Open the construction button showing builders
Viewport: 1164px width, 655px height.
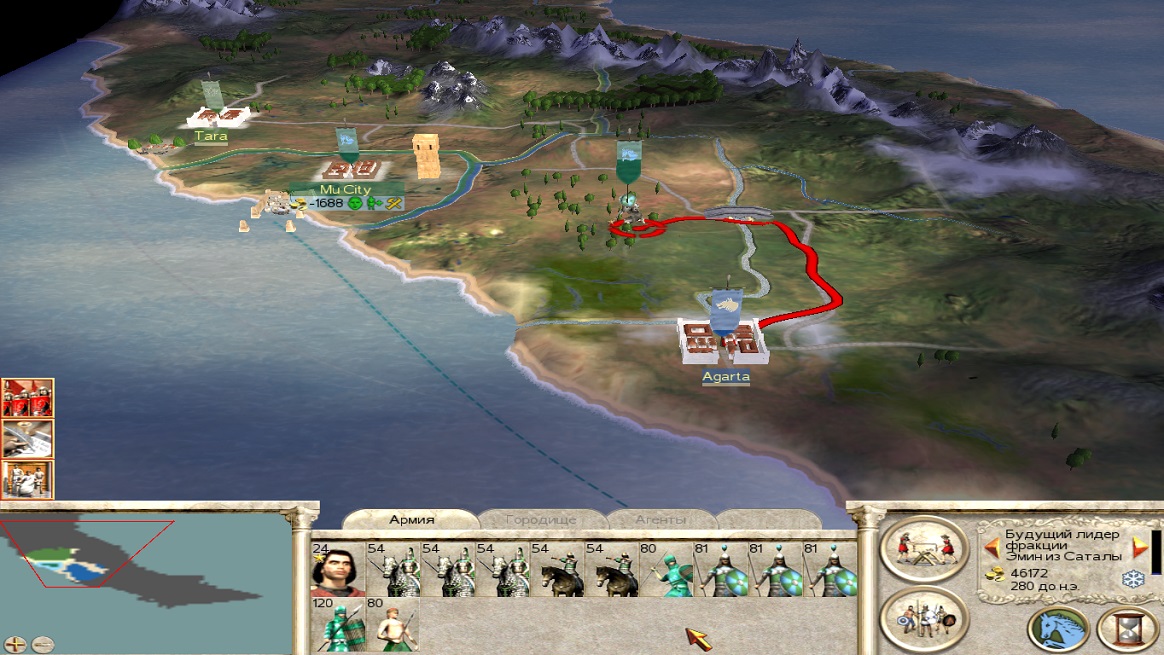(923, 549)
